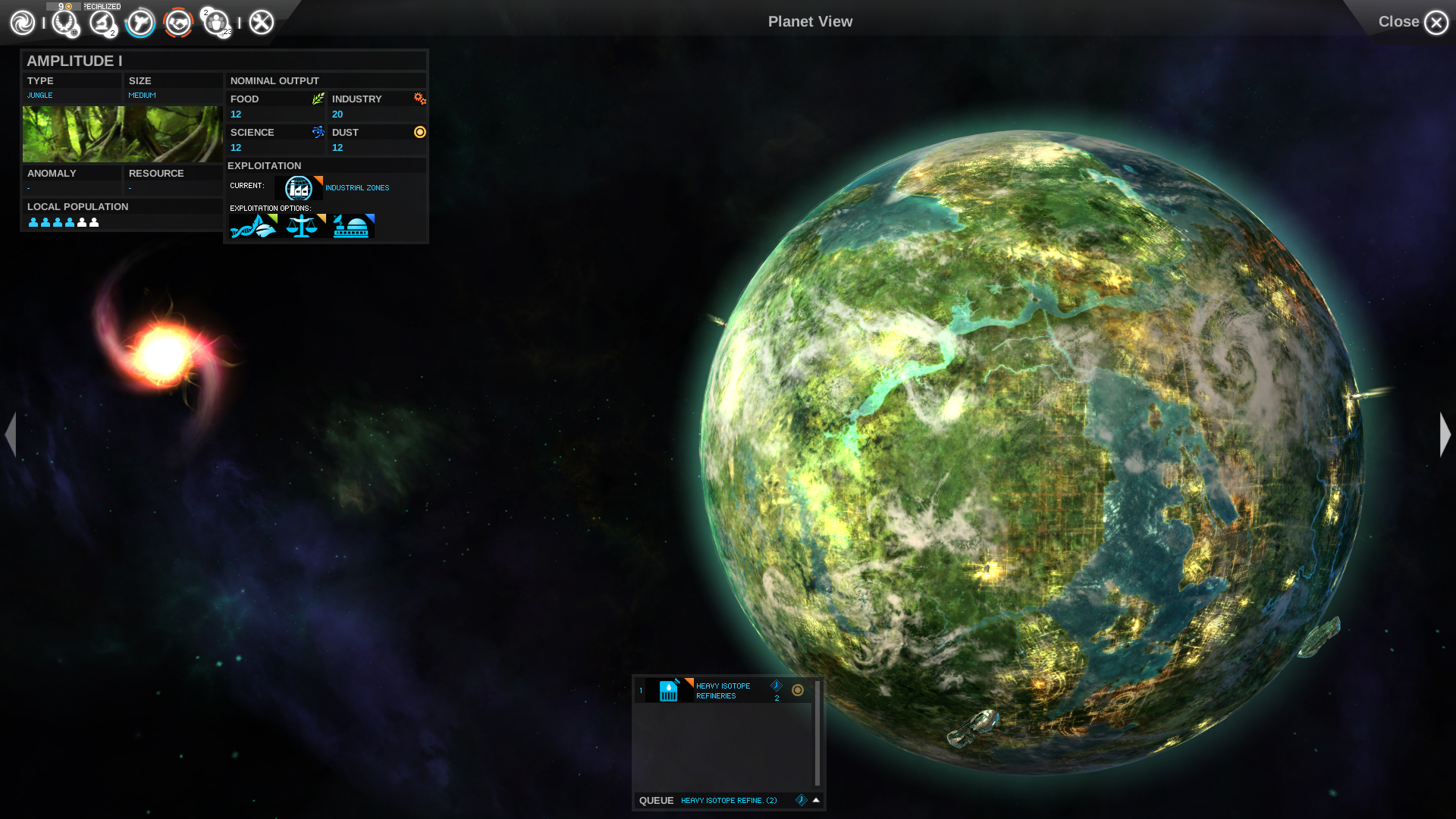Open the military ship screen
This screenshot has height=819, width=1456.
pyautogui.click(x=140, y=23)
